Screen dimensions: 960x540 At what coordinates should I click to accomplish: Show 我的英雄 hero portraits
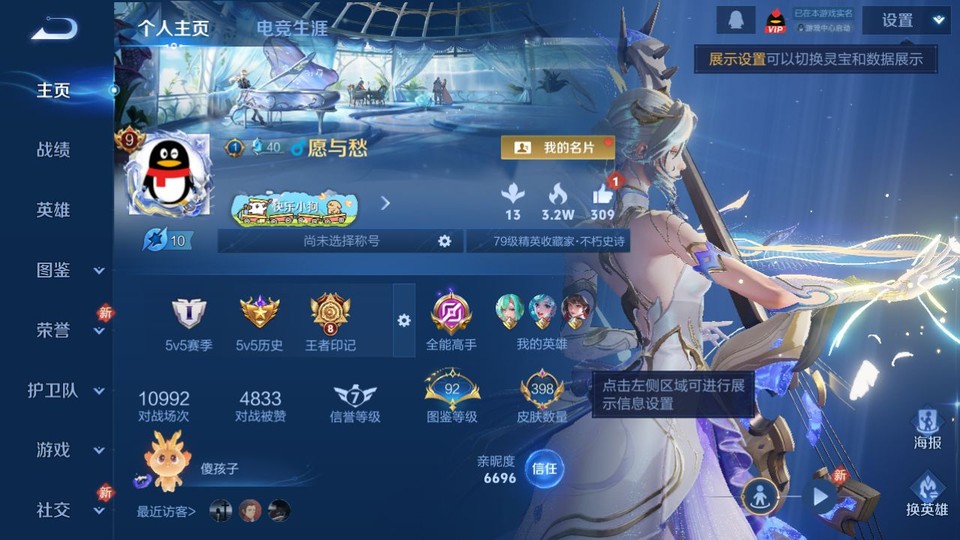coord(542,314)
